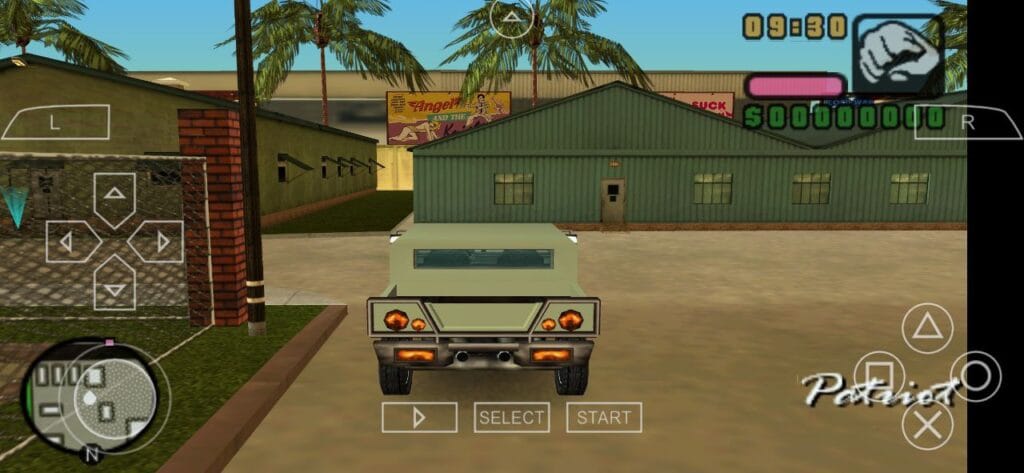
Task: Toggle the fast-forward arrow button
Action: (x=420, y=417)
